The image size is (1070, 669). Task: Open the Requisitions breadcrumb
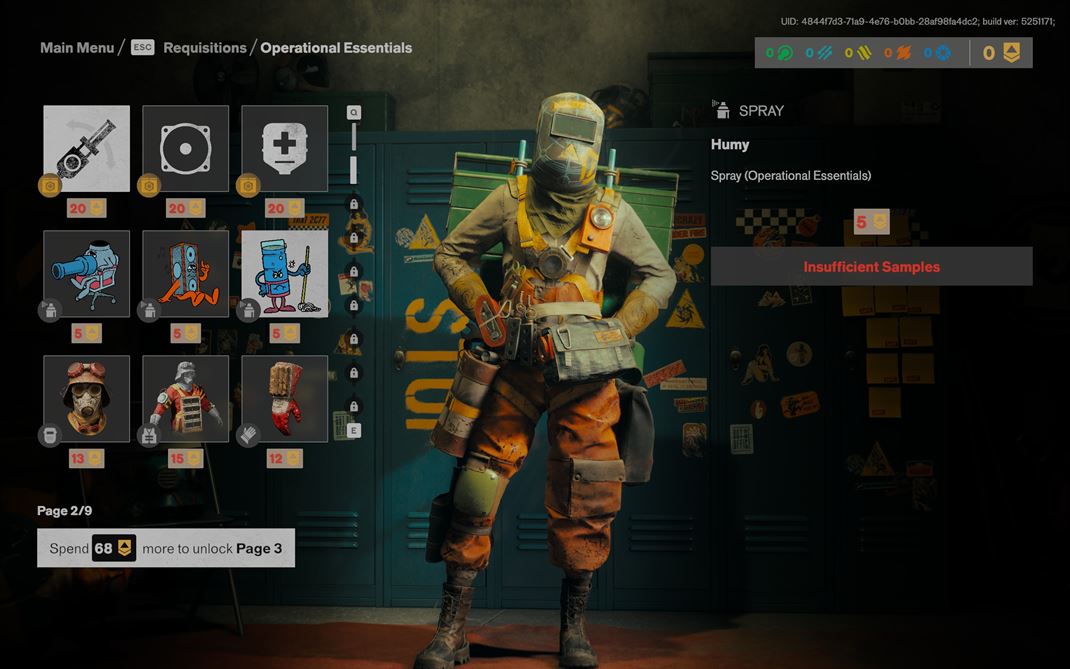point(204,48)
